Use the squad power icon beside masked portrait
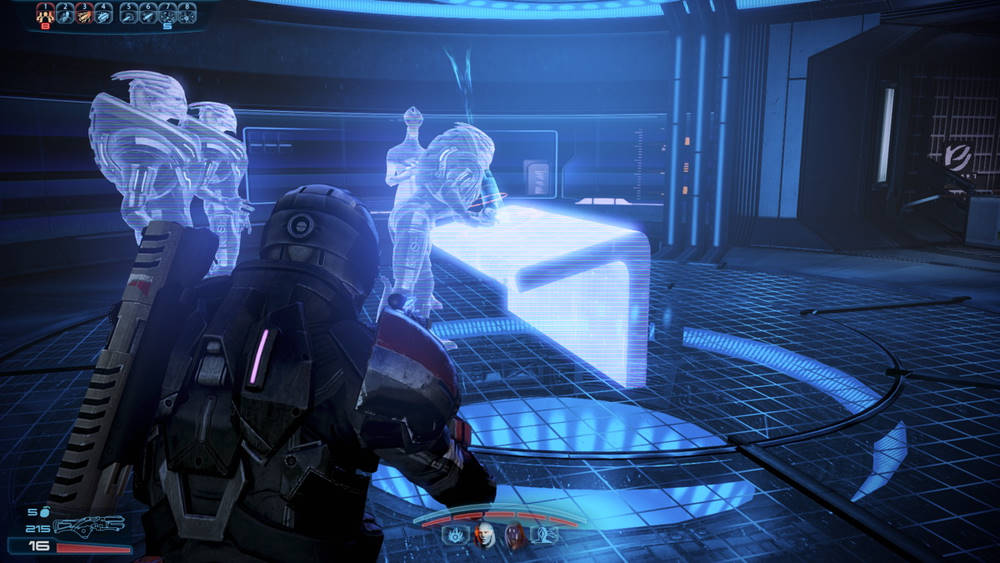 click(547, 535)
